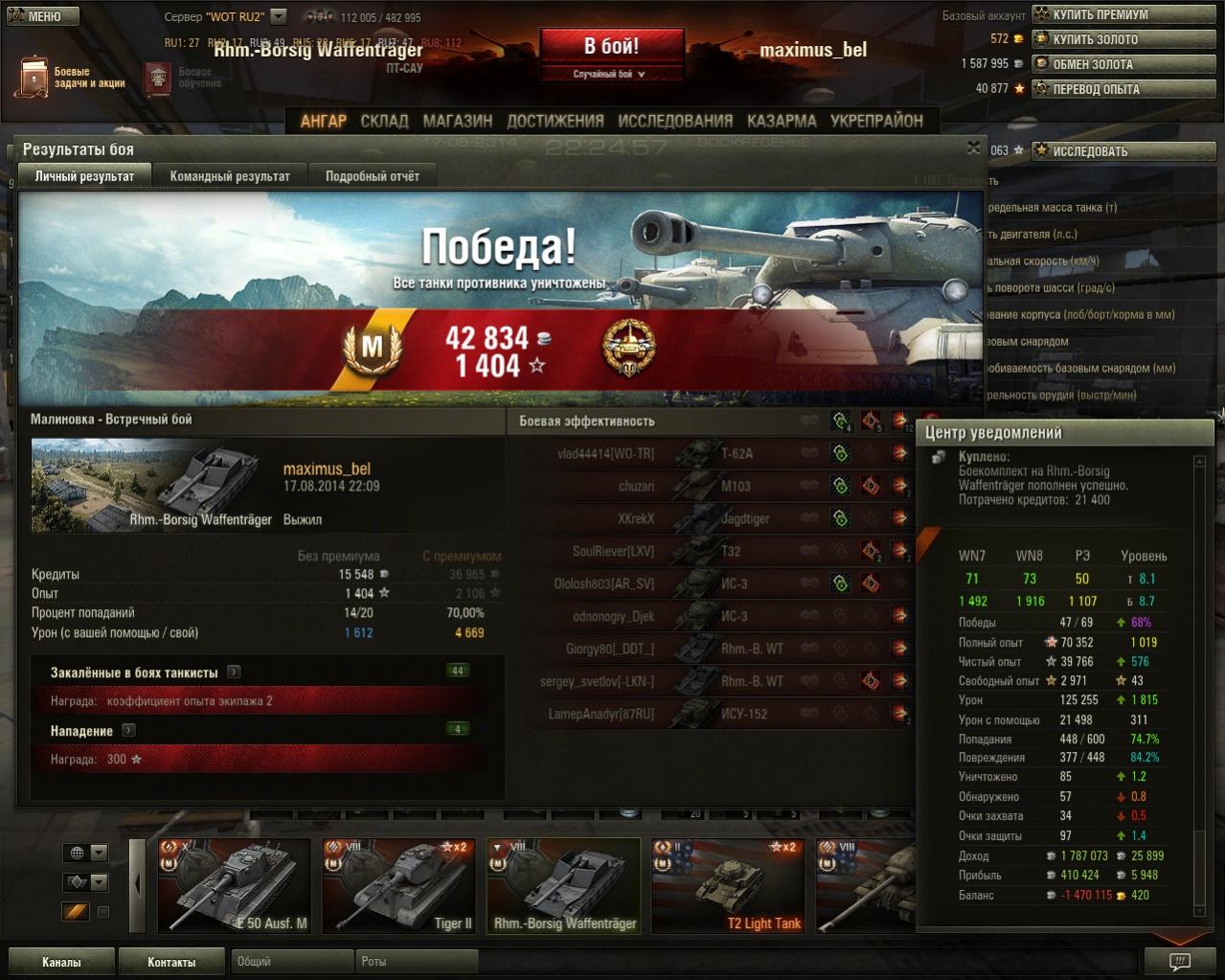This screenshot has height=980, width=1225.
Task: Choose the Tiger II tank in carousel
Action: 398,886
